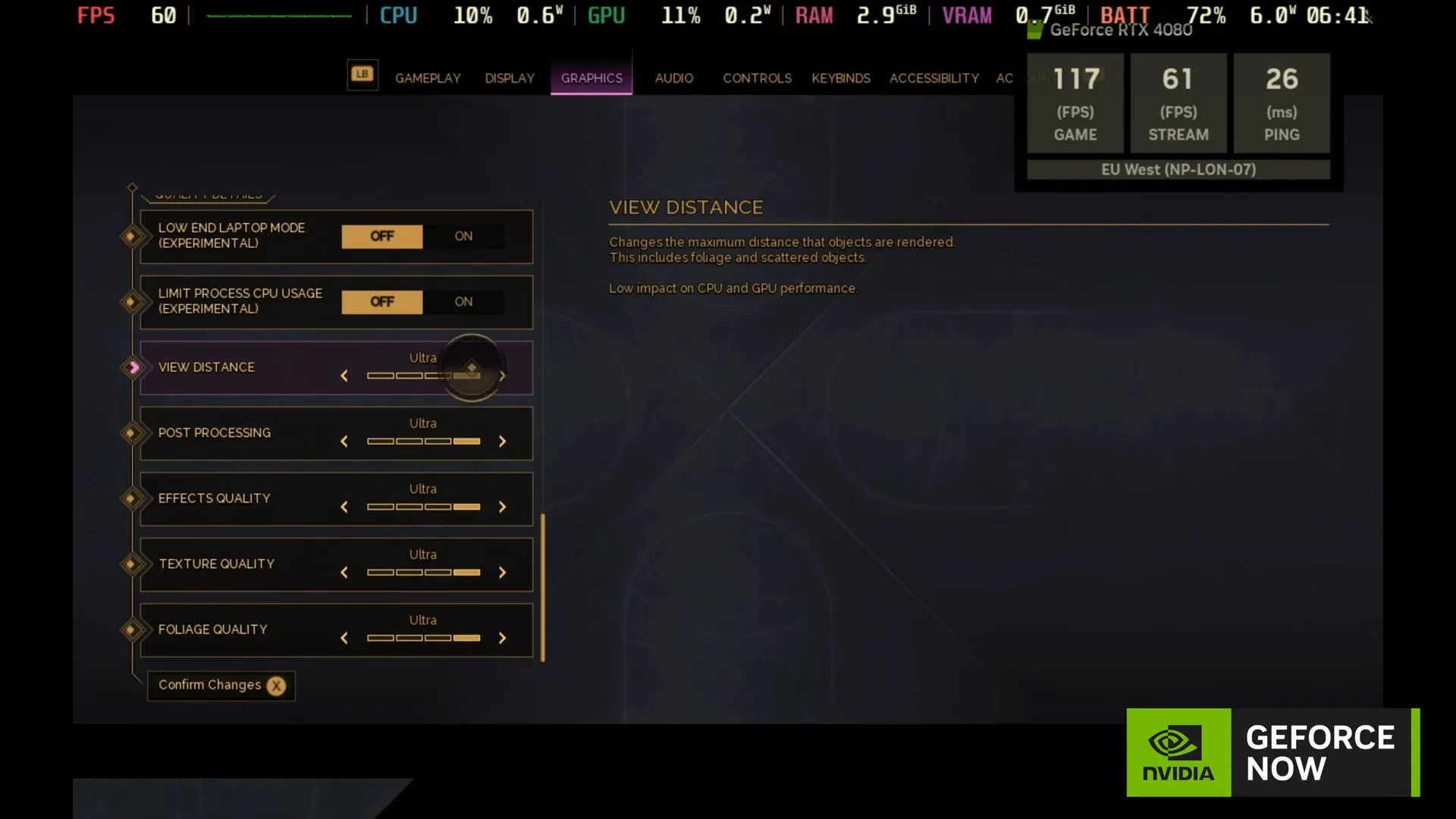Switch to the AUDIO tab
This screenshot has width=1456, height=819.
click(673, 78)
